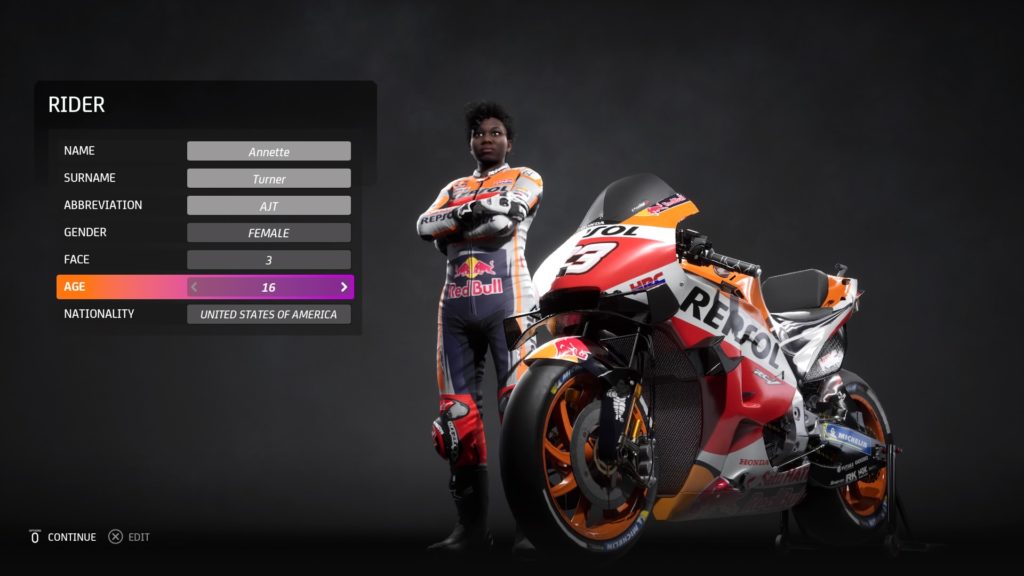Choose the Face option showing 3

point(268,260)
